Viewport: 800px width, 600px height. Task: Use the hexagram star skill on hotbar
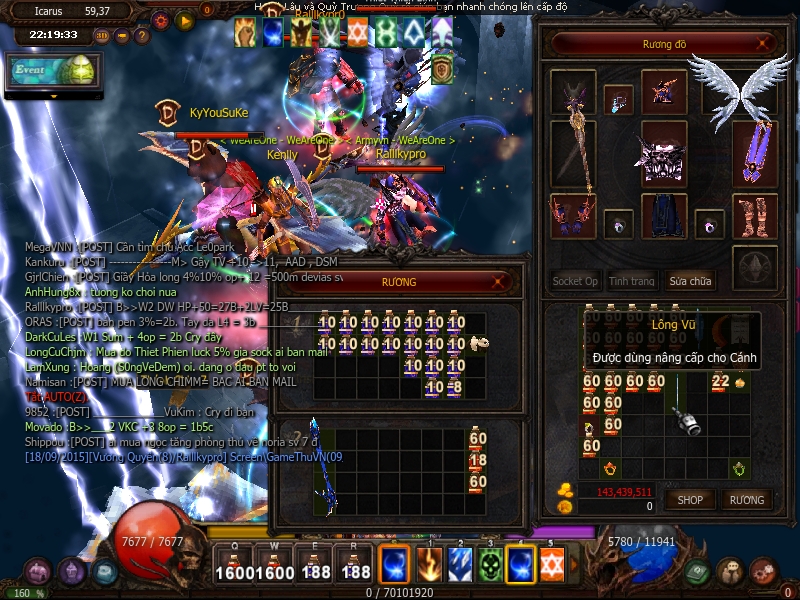pyautogui.click(x=551, y=564)
